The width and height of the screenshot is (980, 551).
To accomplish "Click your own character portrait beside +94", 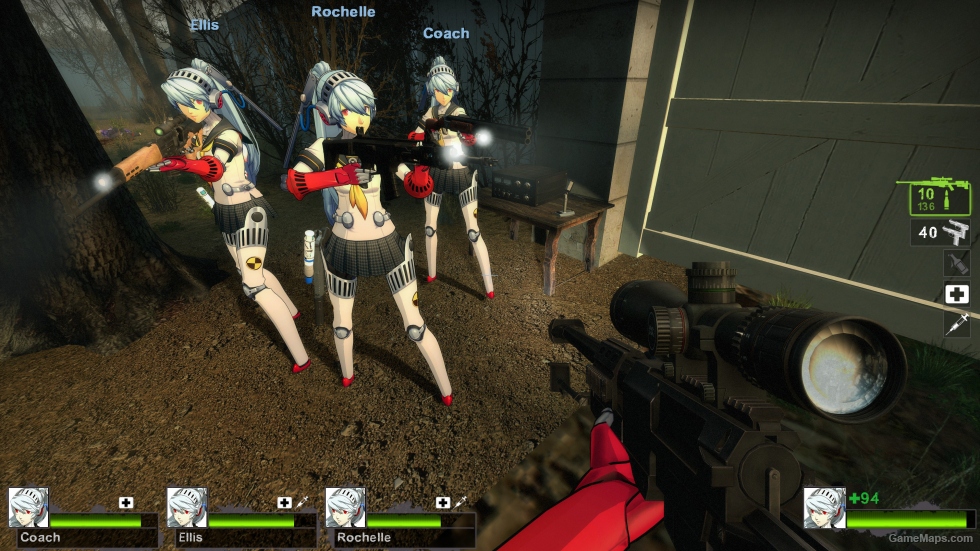I will [824, 507].
